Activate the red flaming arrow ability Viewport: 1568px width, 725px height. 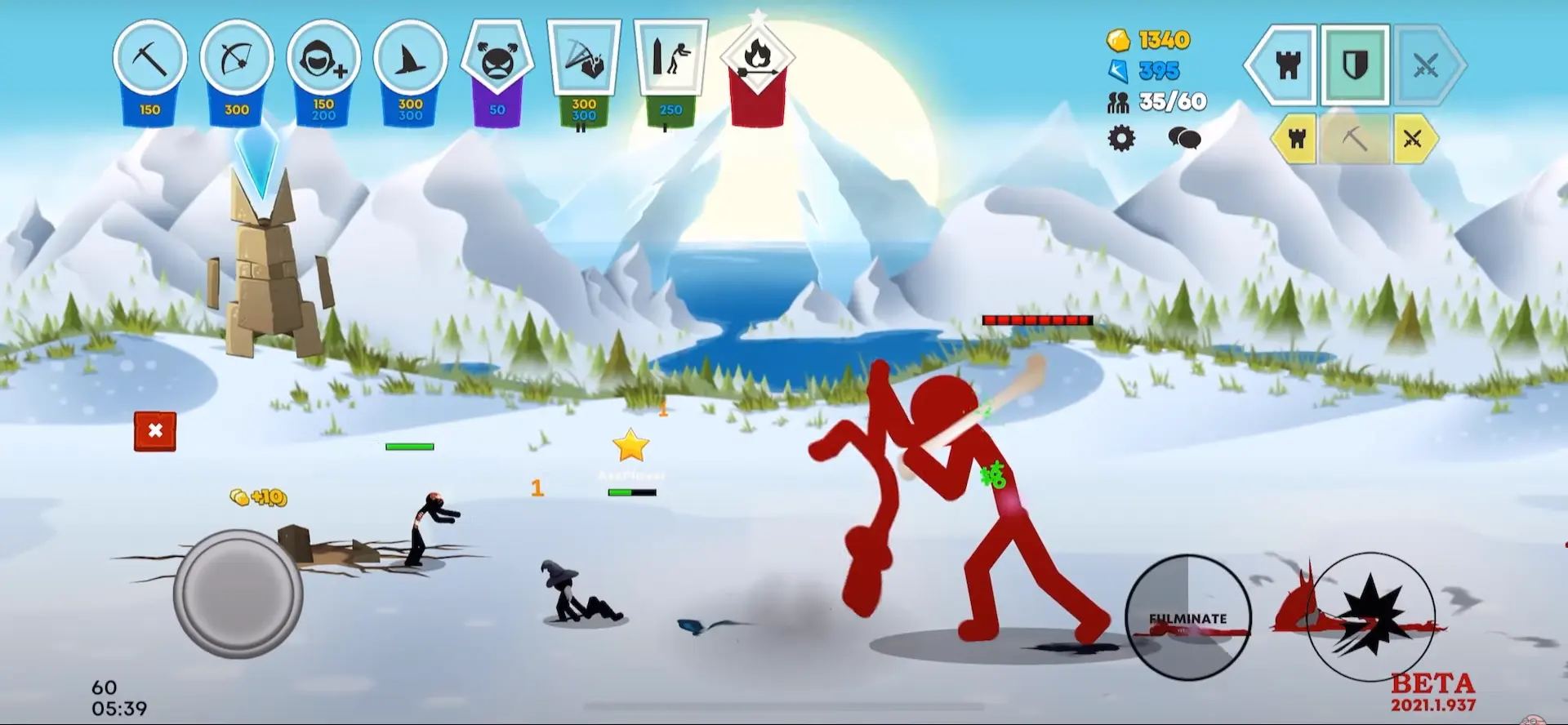click(x=758, y=59)
